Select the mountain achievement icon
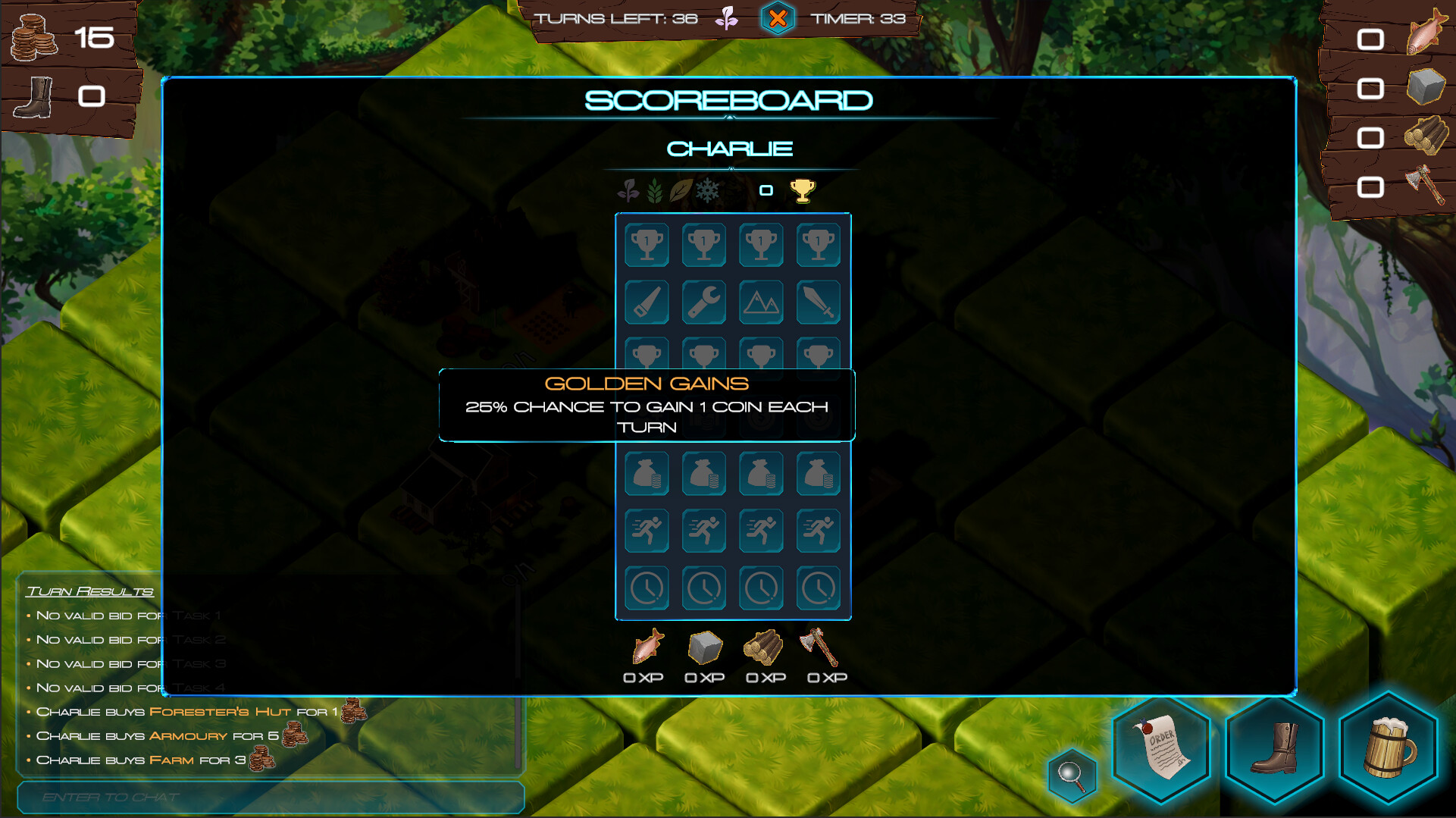The height and width of the screenshot is (818, 1456). click(x=761, y=302)
